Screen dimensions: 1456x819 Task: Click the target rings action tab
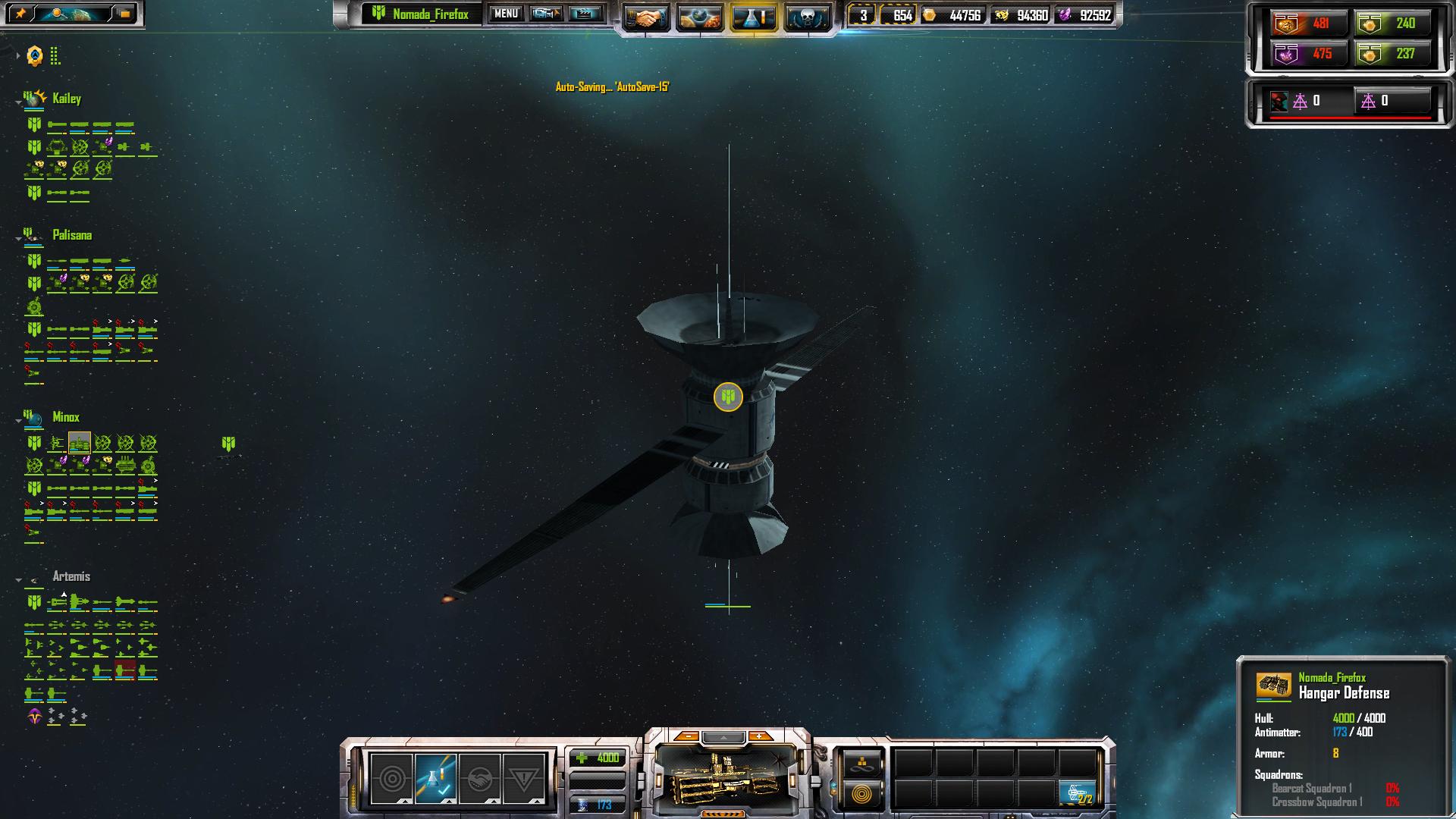click(392, 779)
